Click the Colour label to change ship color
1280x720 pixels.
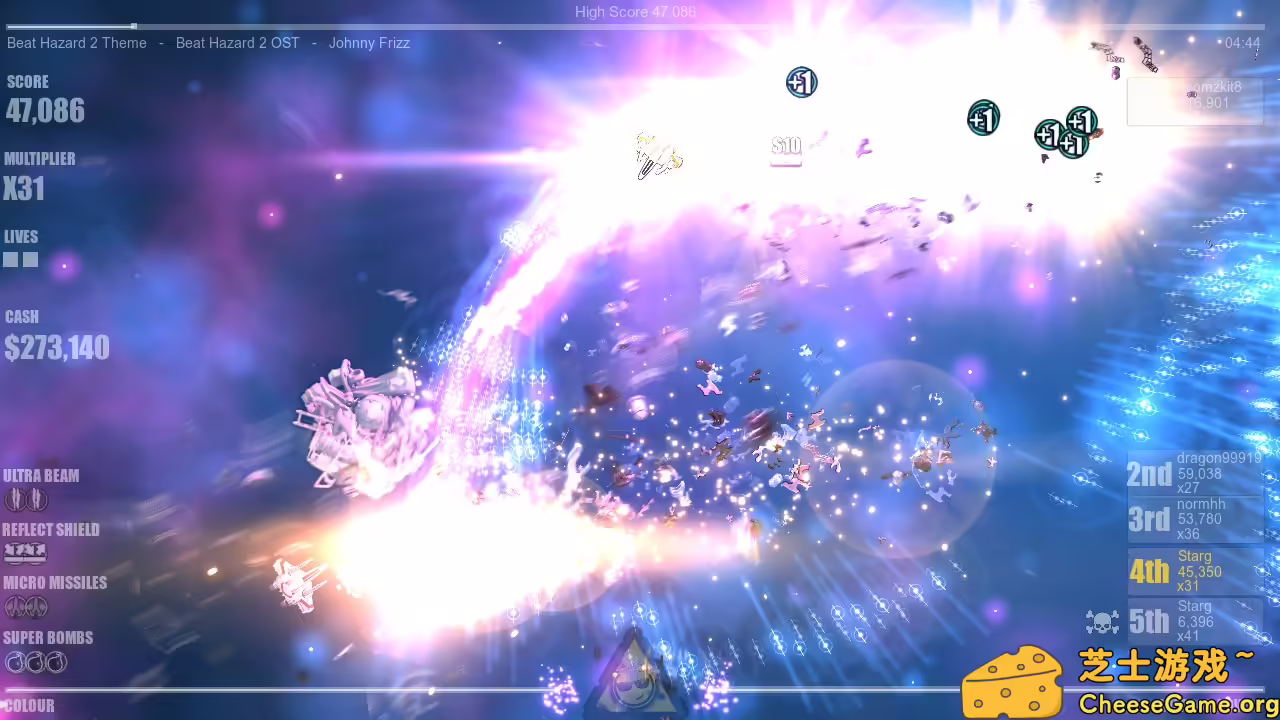tap(28, 706)
